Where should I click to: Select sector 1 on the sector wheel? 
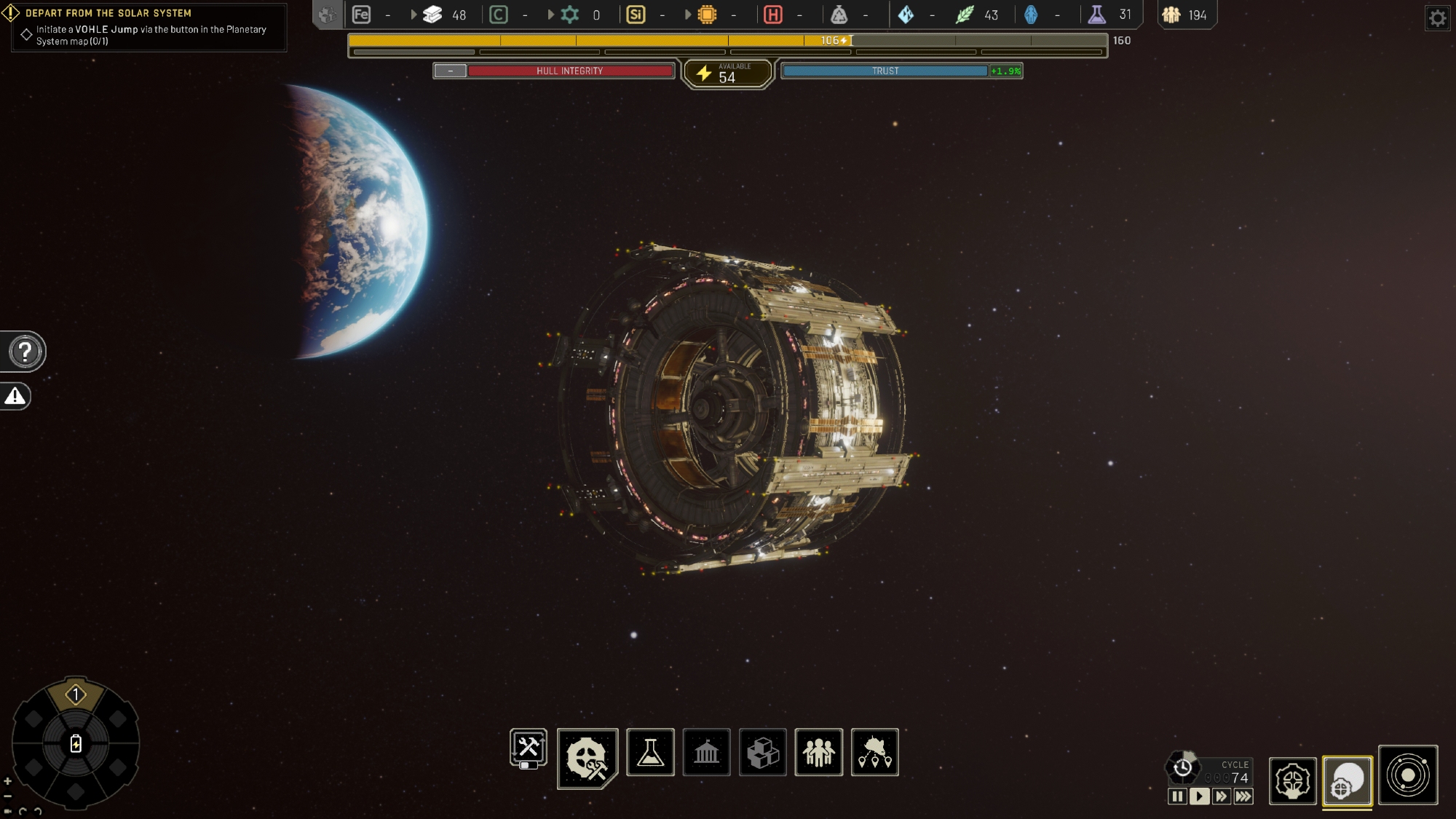coord(76,695)
